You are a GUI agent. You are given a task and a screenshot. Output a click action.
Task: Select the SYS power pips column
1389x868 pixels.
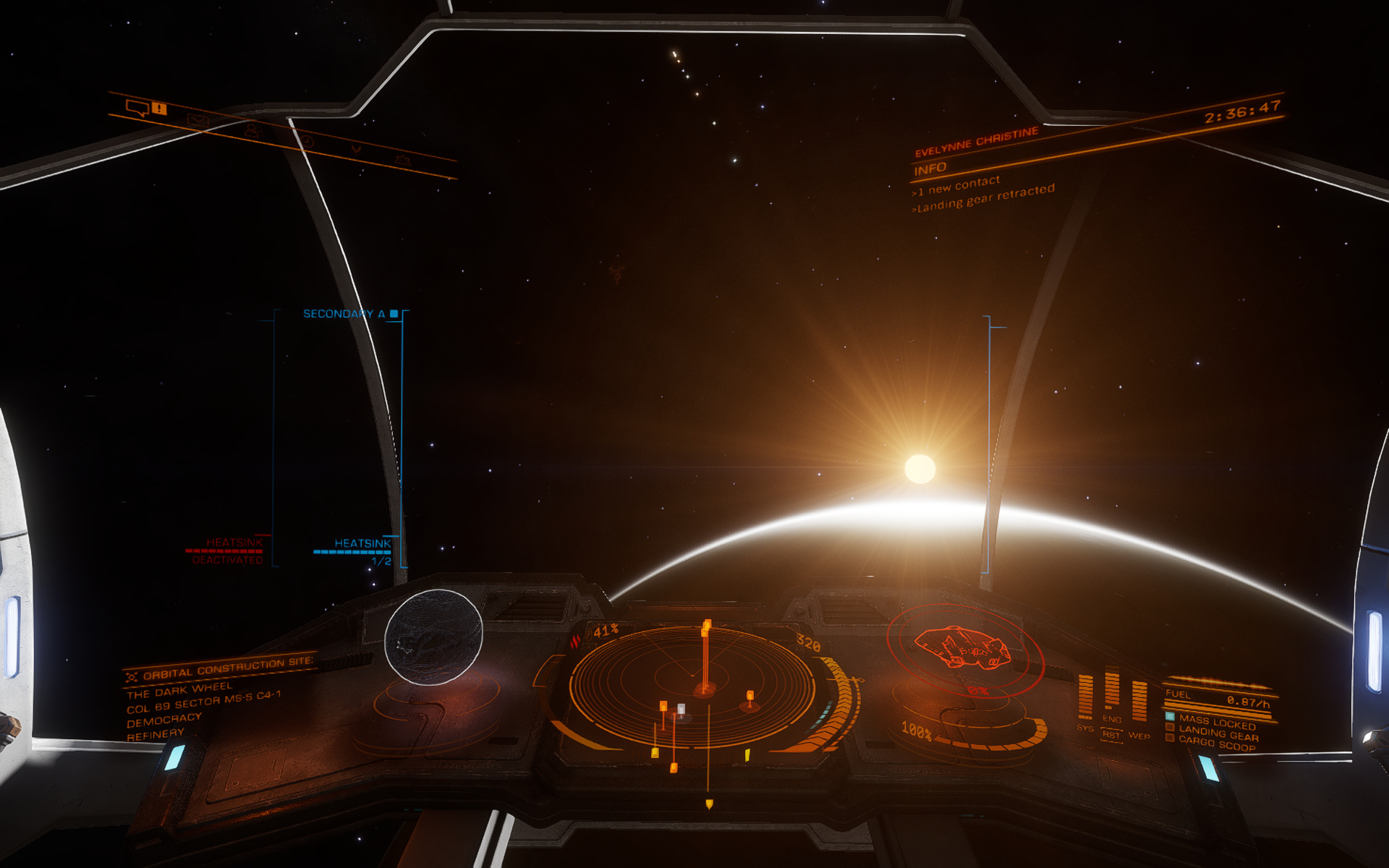(x=1085, y=696)
